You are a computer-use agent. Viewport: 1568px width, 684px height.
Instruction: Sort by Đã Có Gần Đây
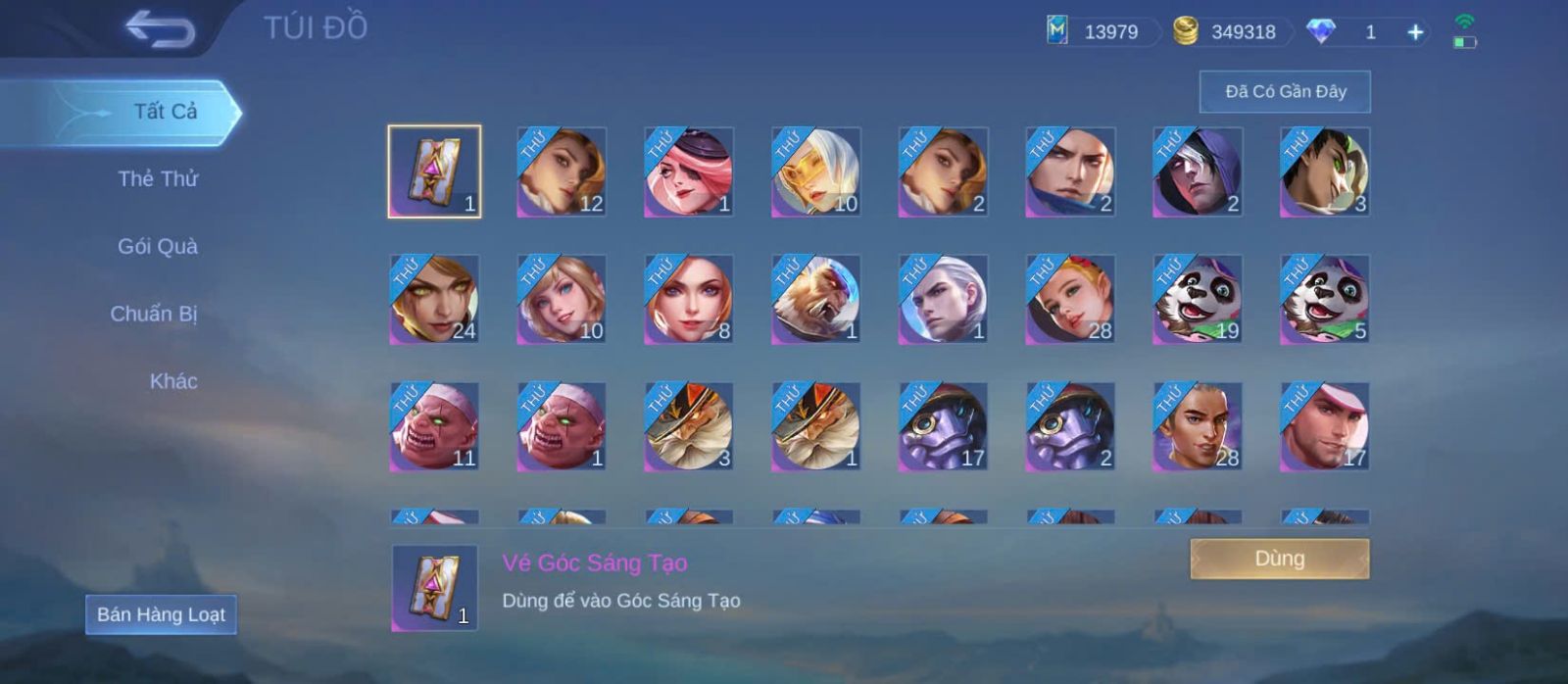(1285, 92)
